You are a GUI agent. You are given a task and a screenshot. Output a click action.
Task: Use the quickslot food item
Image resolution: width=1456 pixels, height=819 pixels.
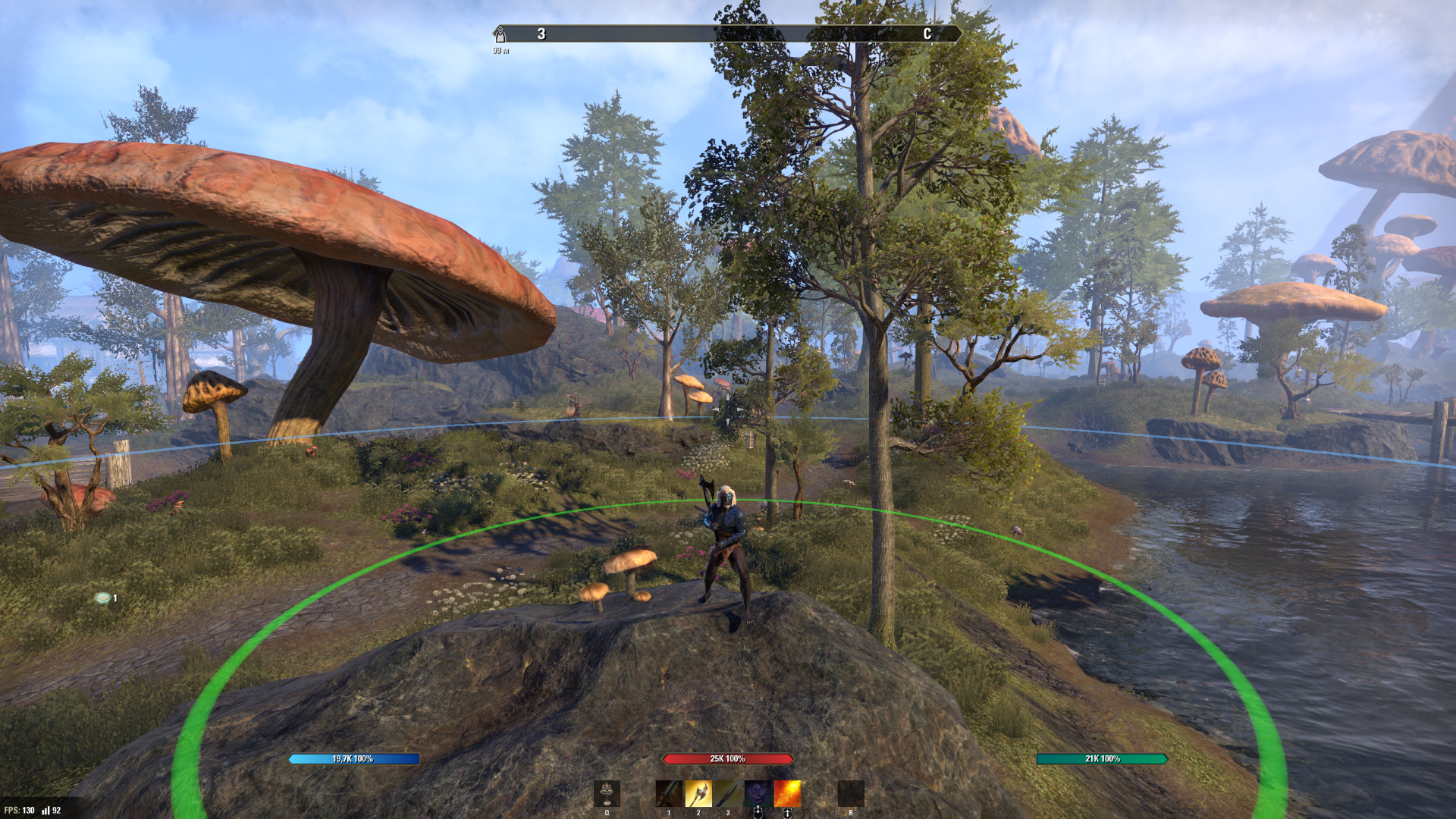click(607, 793)
